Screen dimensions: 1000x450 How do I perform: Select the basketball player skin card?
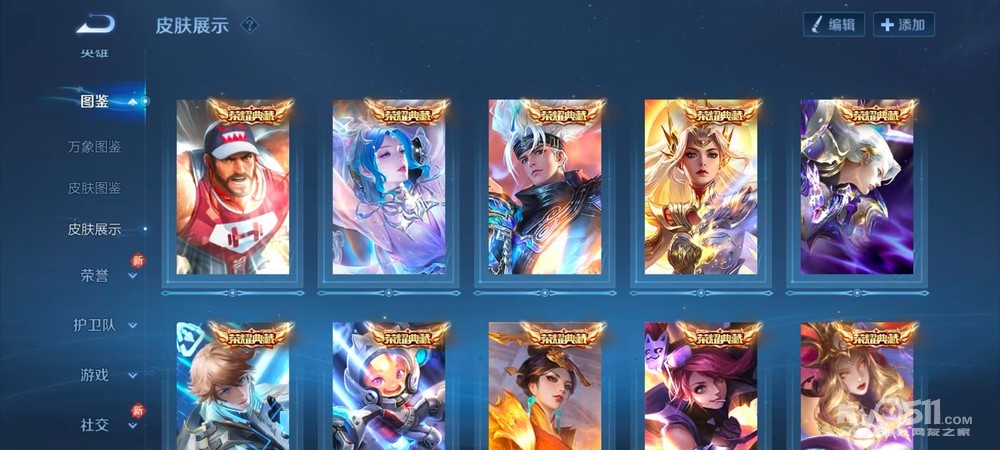[233, 190]
